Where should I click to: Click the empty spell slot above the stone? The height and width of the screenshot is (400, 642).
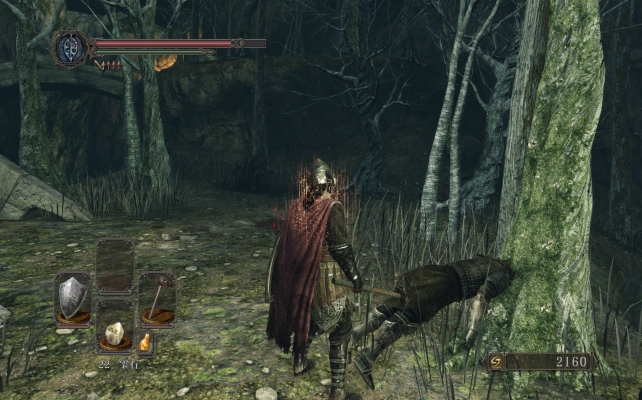click(115, 266)
